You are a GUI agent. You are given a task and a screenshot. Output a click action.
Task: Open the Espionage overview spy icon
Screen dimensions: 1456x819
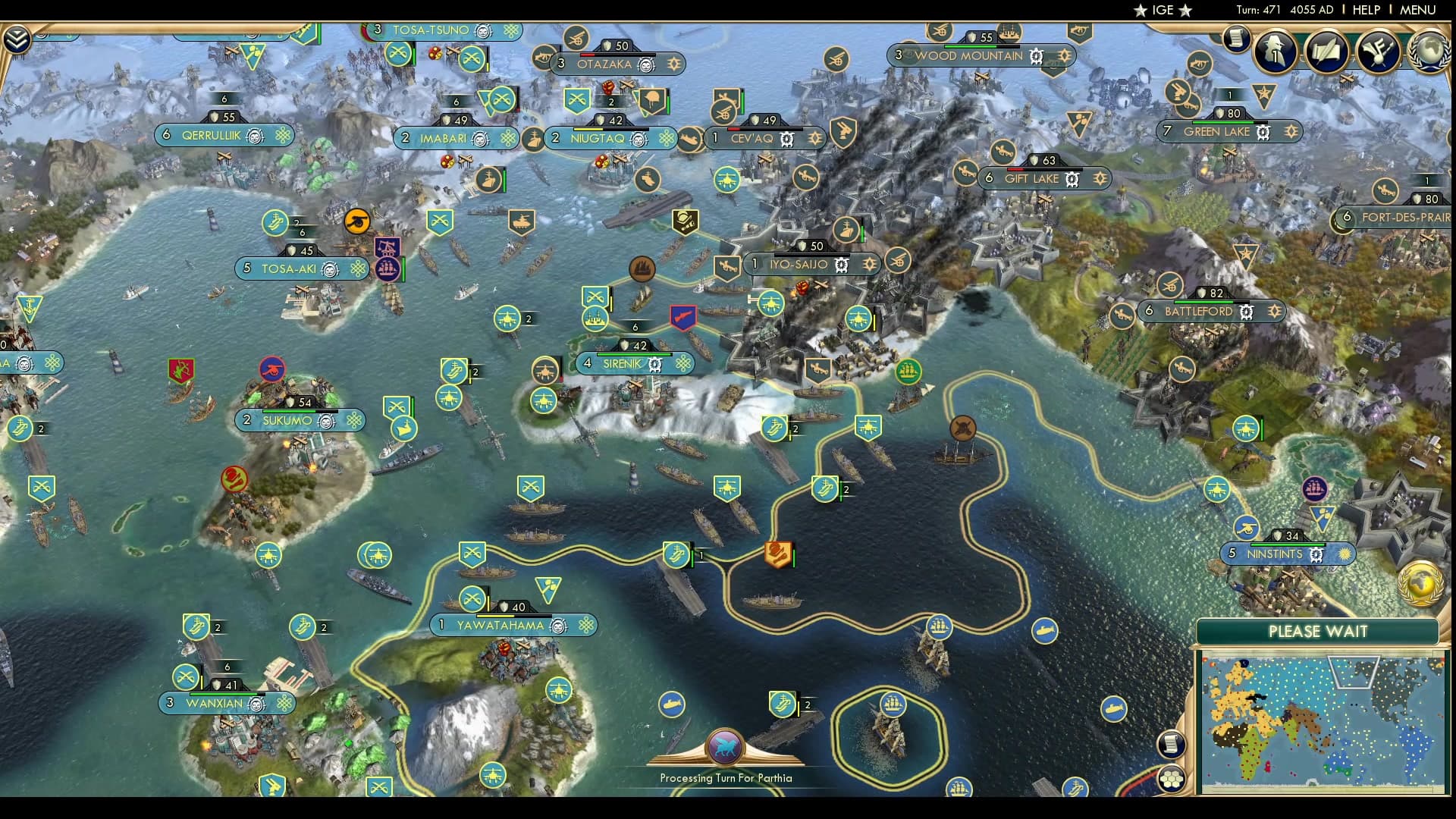click(1273, 52)
